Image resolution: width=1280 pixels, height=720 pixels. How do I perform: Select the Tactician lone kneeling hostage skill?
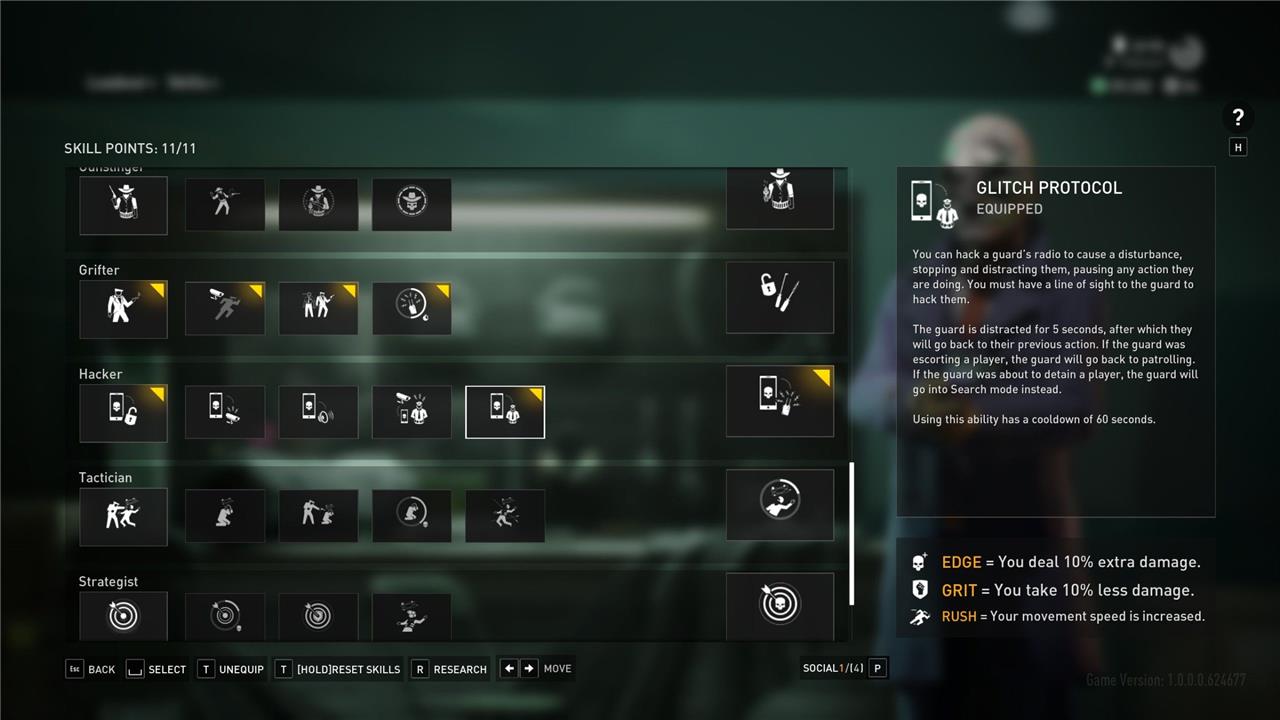point(225,516)
